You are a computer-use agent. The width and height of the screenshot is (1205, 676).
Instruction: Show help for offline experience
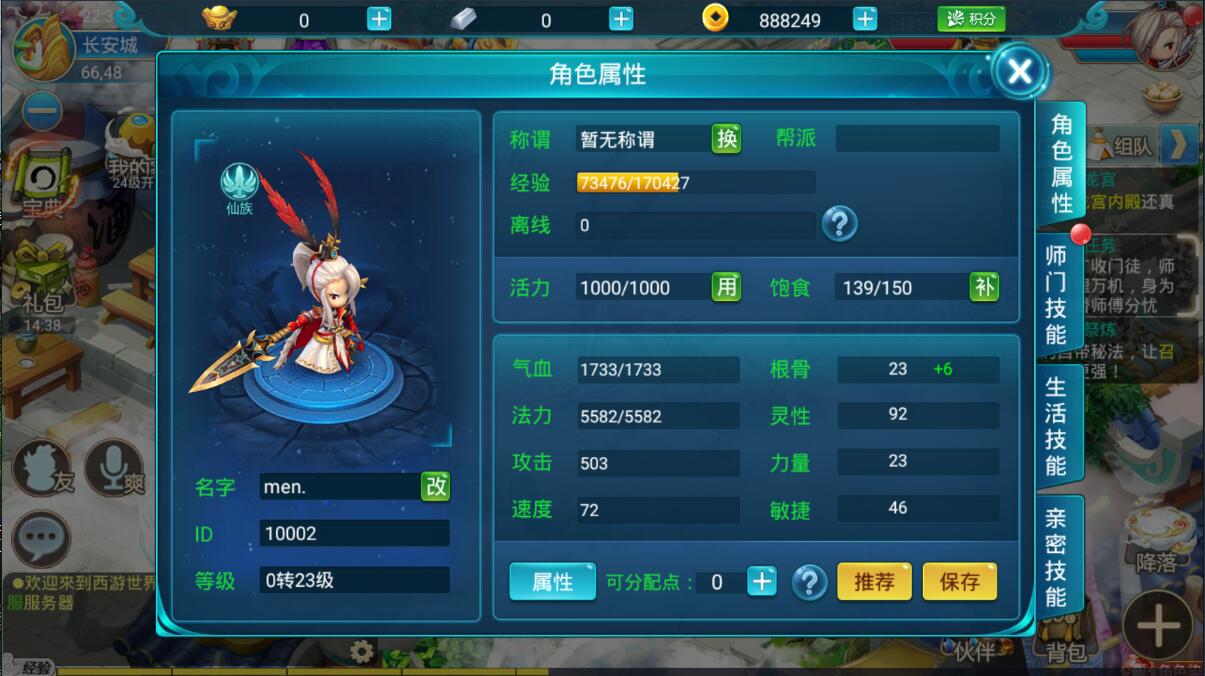pos(839,224)
